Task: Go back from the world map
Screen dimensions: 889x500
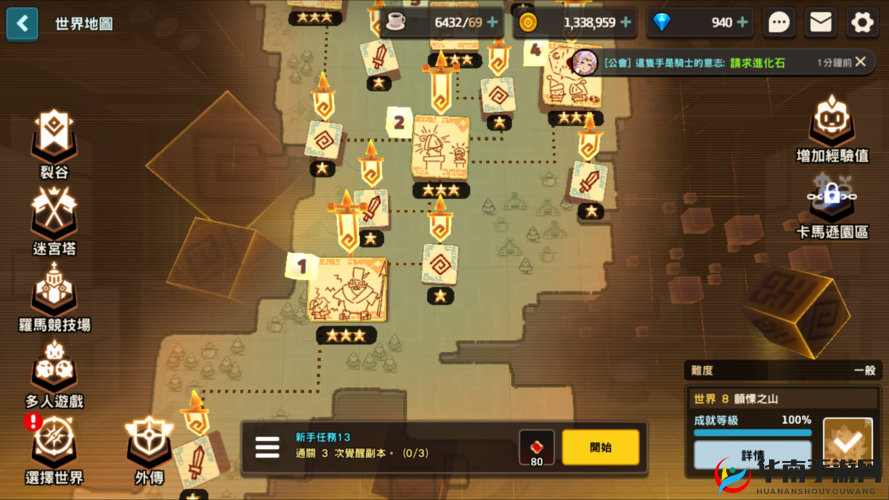Action: point(22,23)
